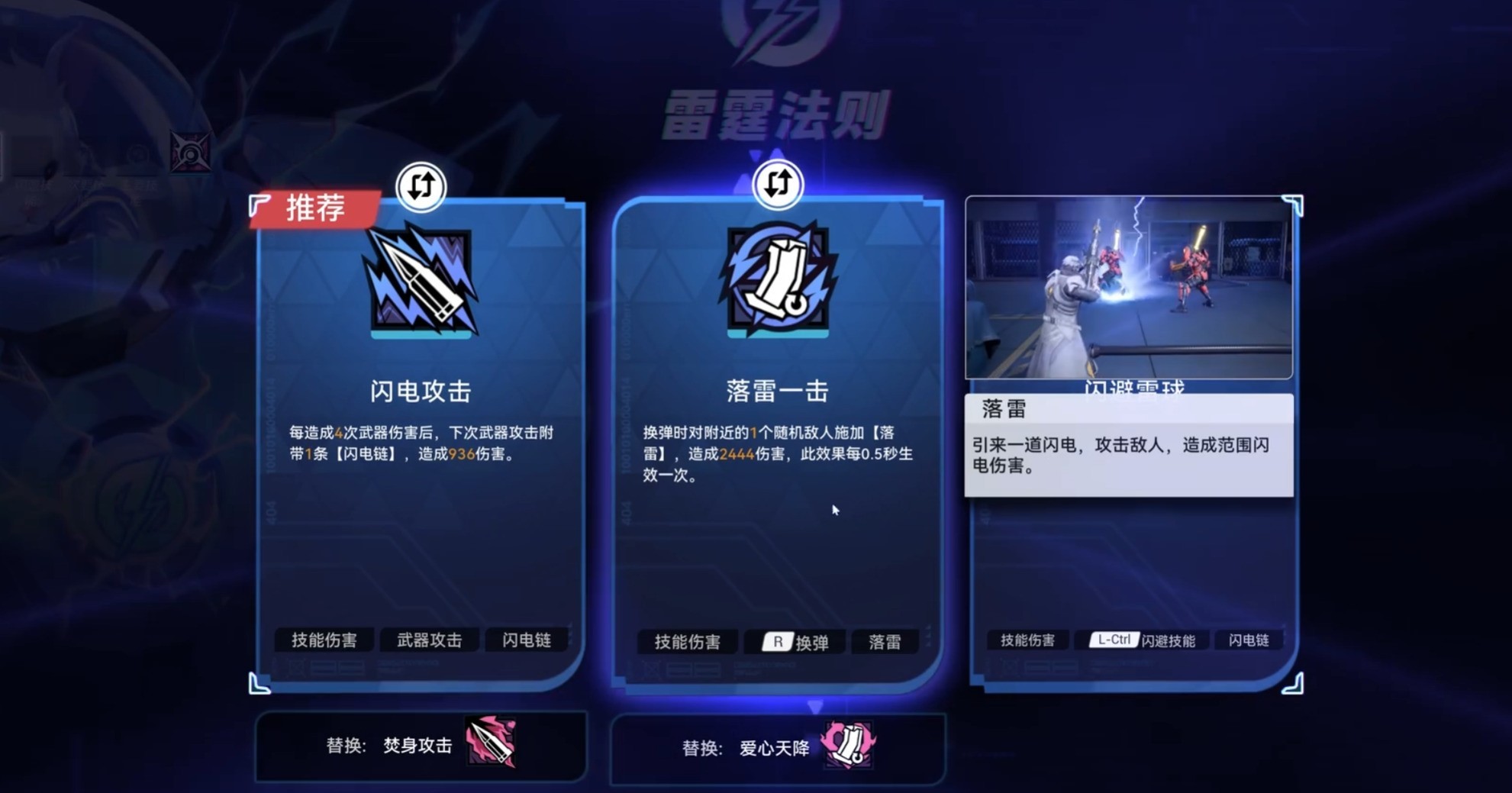
Task: Expand the 技能伤害 tag on 闪电攻击 card
Action: click(x=324, y=641)
